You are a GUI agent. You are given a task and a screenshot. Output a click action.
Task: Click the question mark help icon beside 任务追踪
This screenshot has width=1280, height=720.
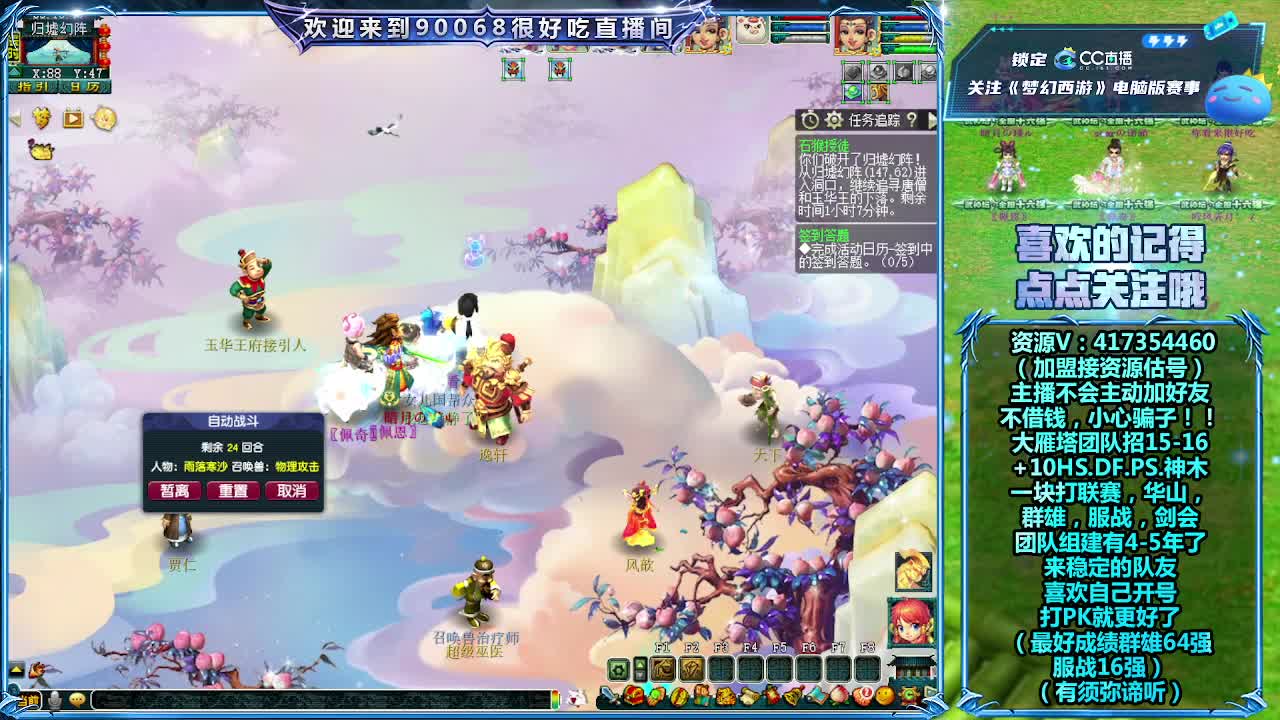[913, 120]
